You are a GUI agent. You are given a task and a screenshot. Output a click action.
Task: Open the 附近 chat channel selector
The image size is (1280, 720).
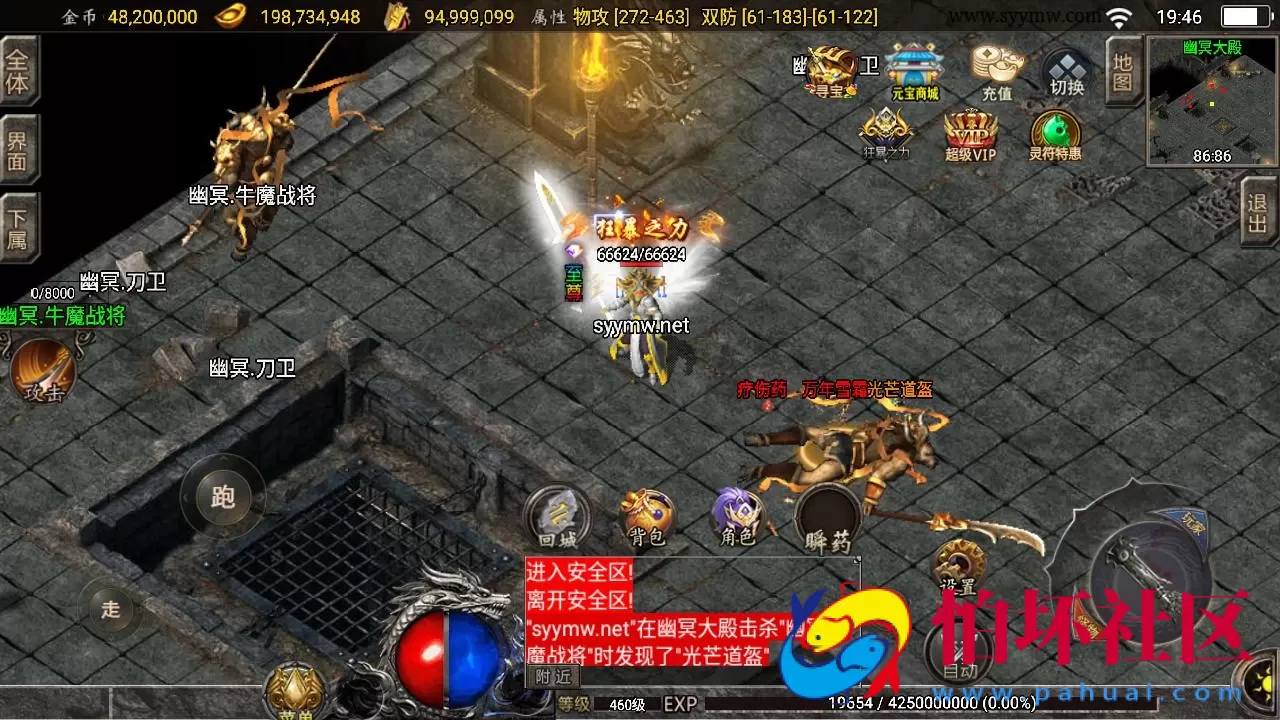(x=552, y=675)
